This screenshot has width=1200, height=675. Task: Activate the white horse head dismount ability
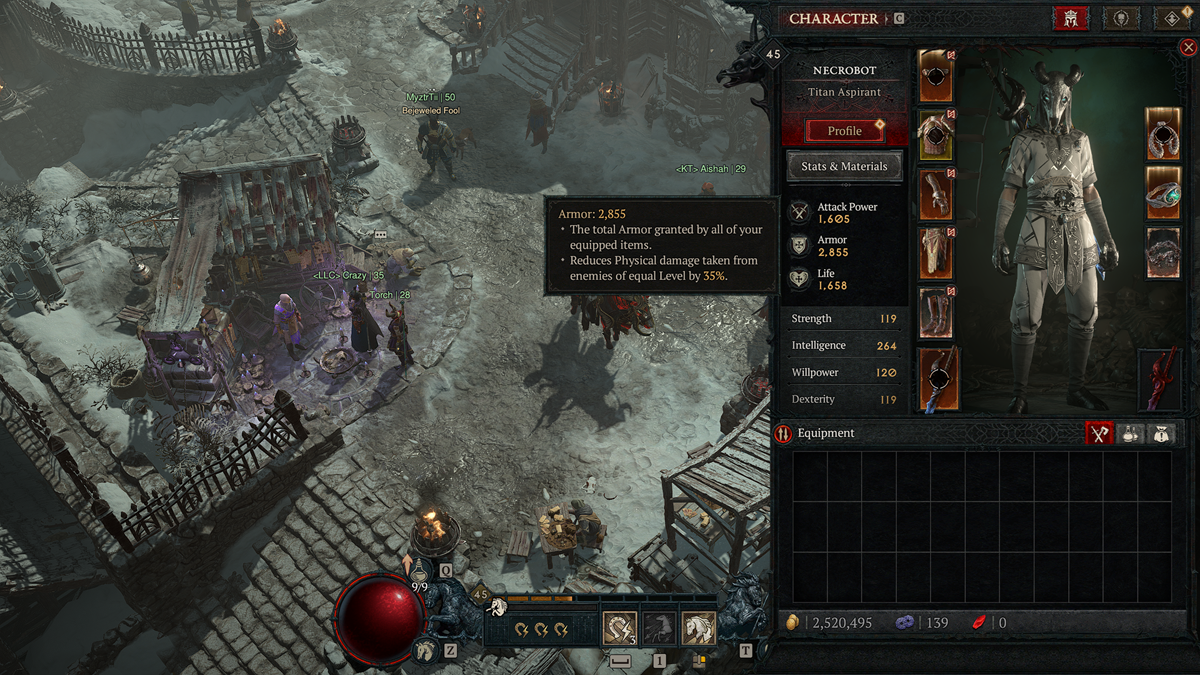698,629
